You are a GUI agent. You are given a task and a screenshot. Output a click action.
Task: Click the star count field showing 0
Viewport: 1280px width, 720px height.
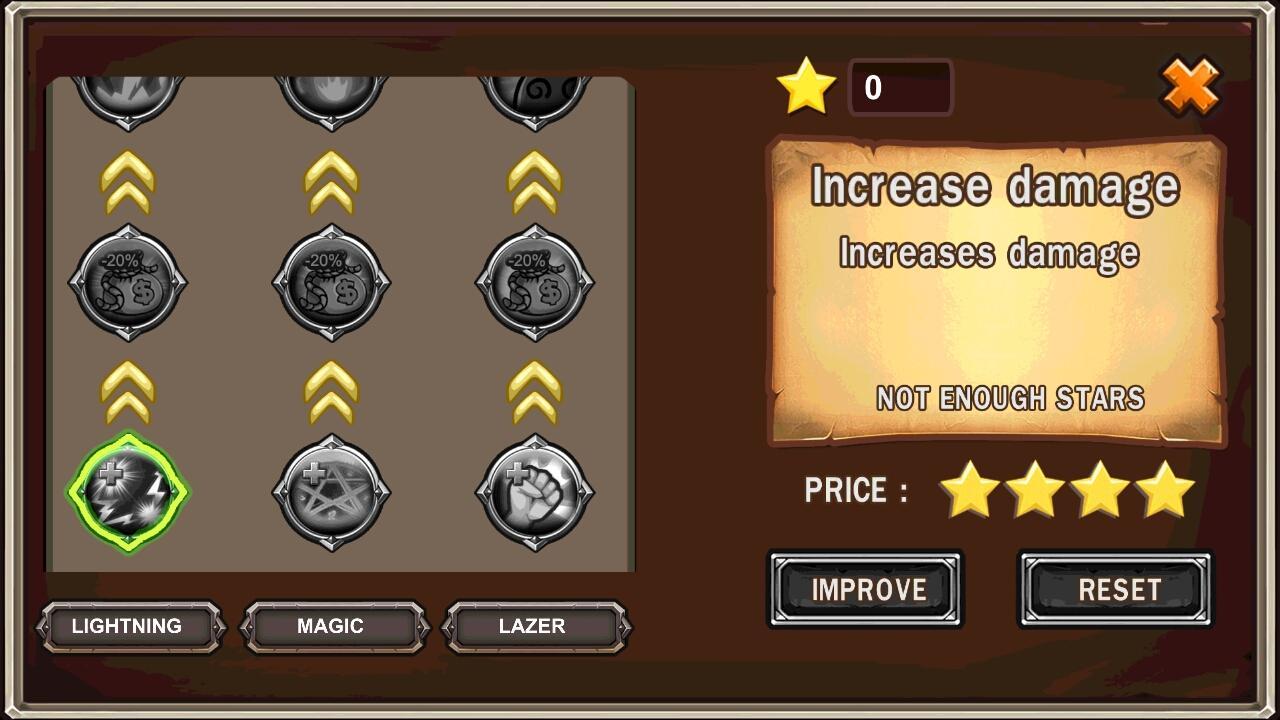[x=899, y=87]
